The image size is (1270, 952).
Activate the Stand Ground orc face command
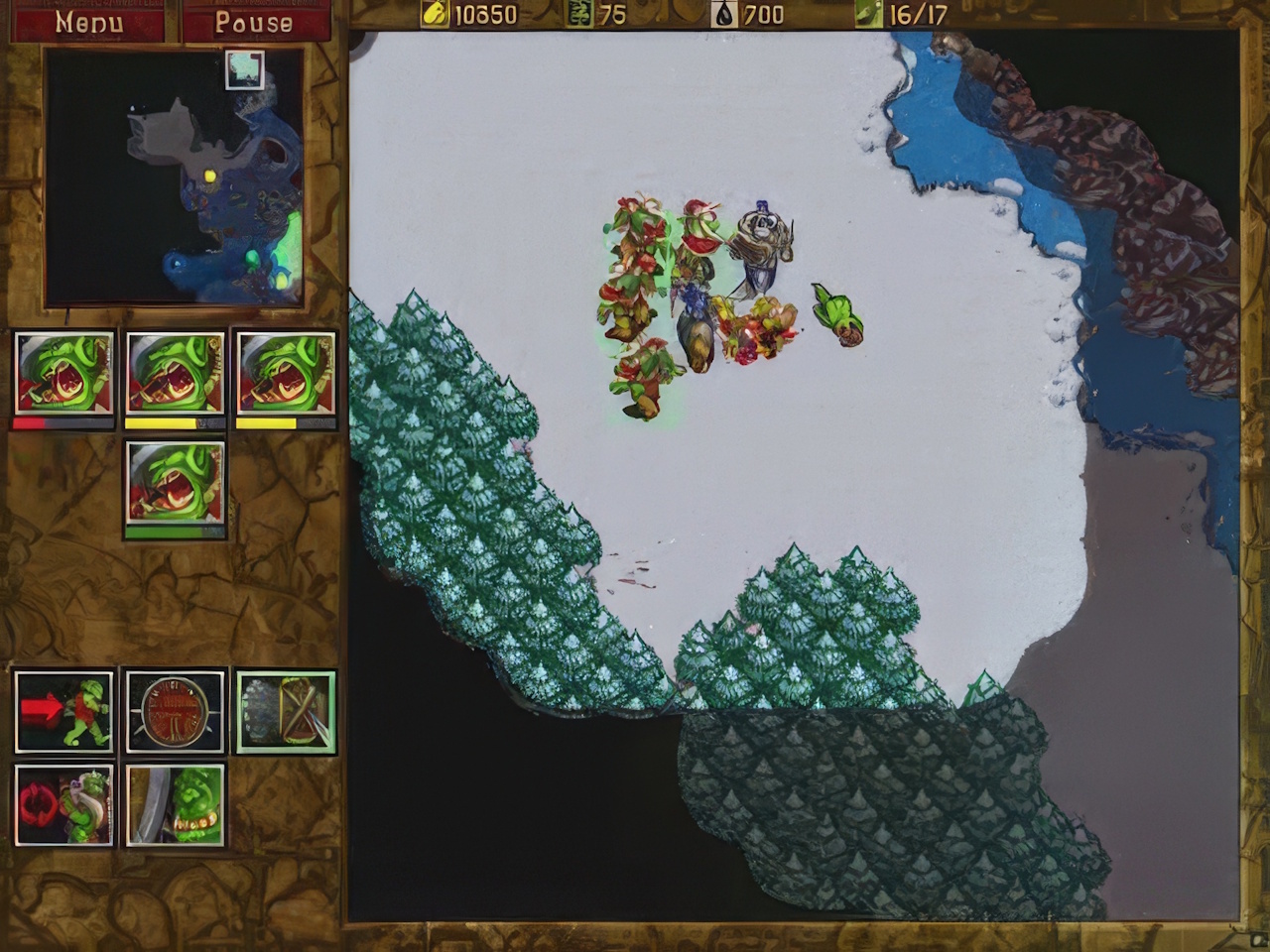tap(176, 804)
